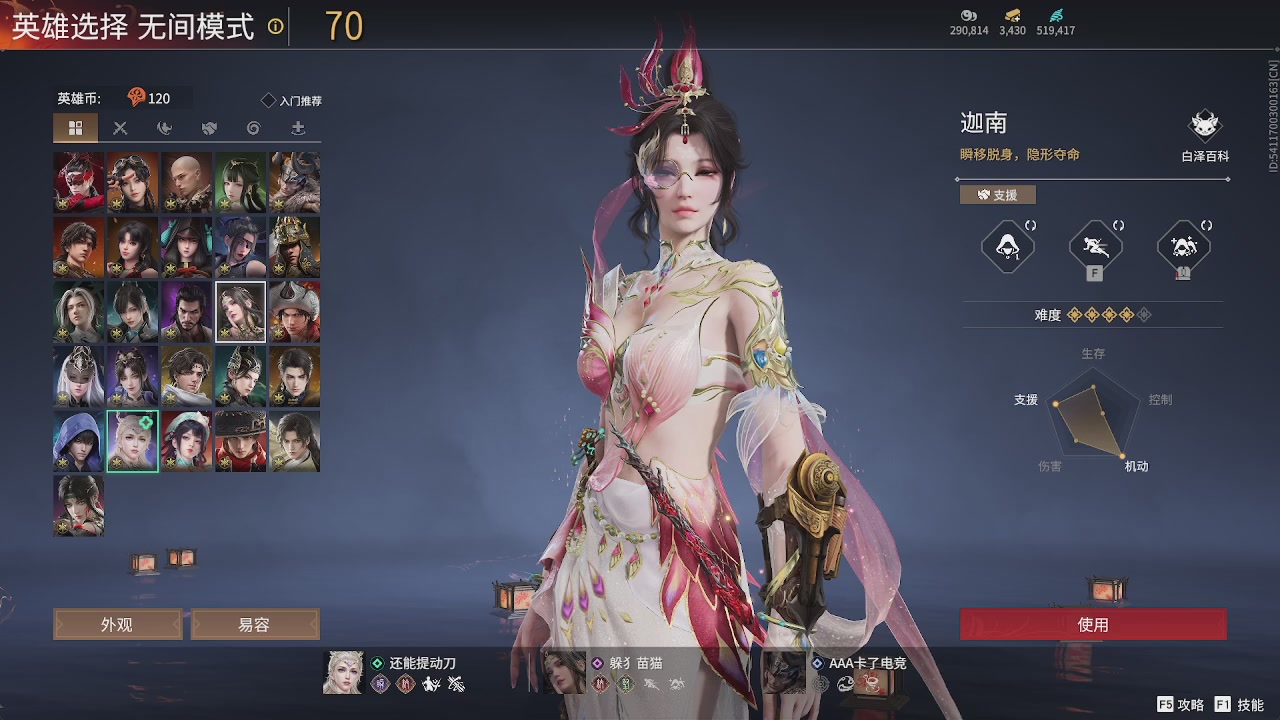
Task: Open the 白泽百科 encyclopedia icon
Action: point(1204,128)
